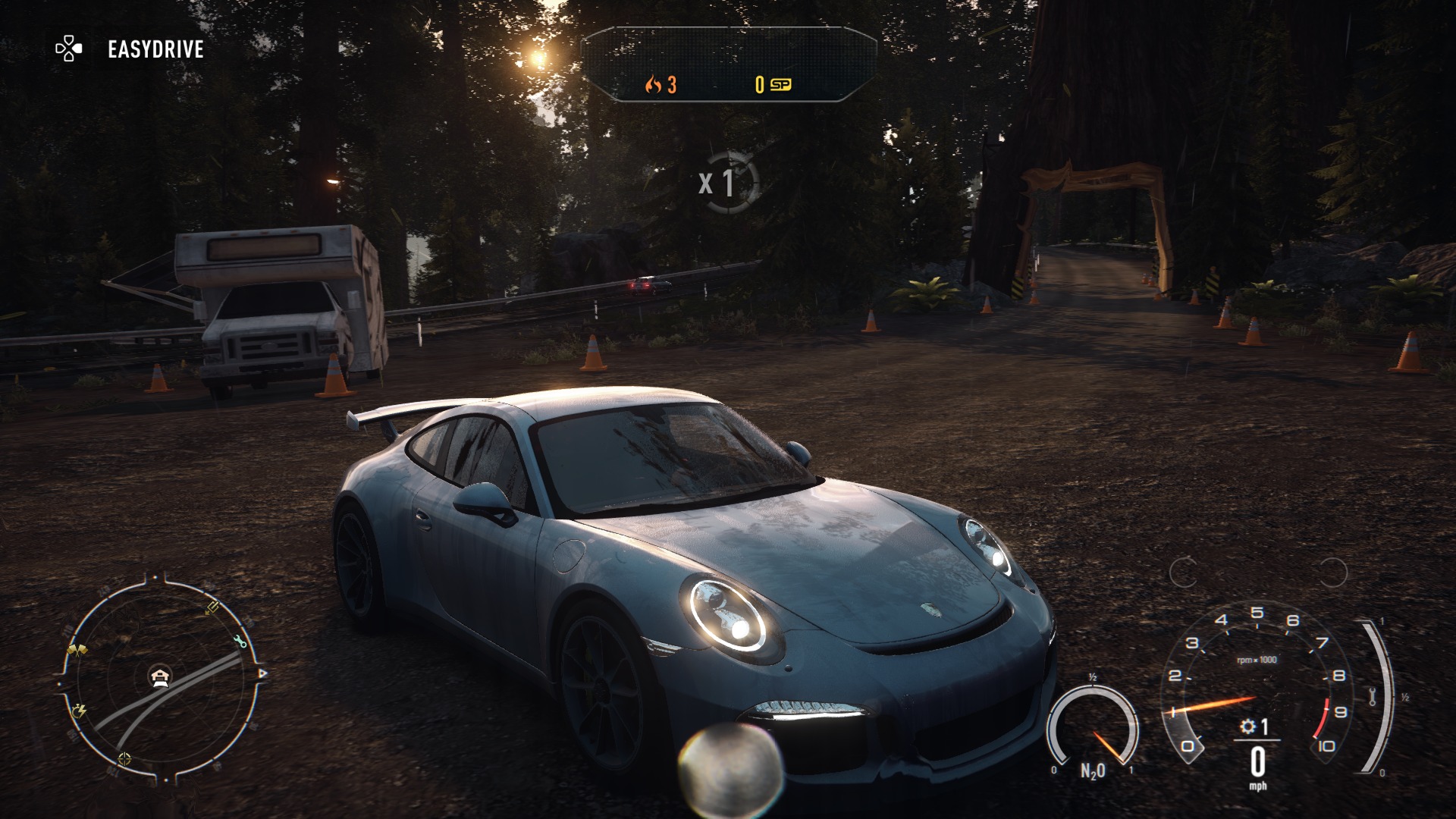Image resolution: width=1456 pixels, height=819 pixels.
Task: Select the yellow arrow marker on minimap
Action: (212, 607)
